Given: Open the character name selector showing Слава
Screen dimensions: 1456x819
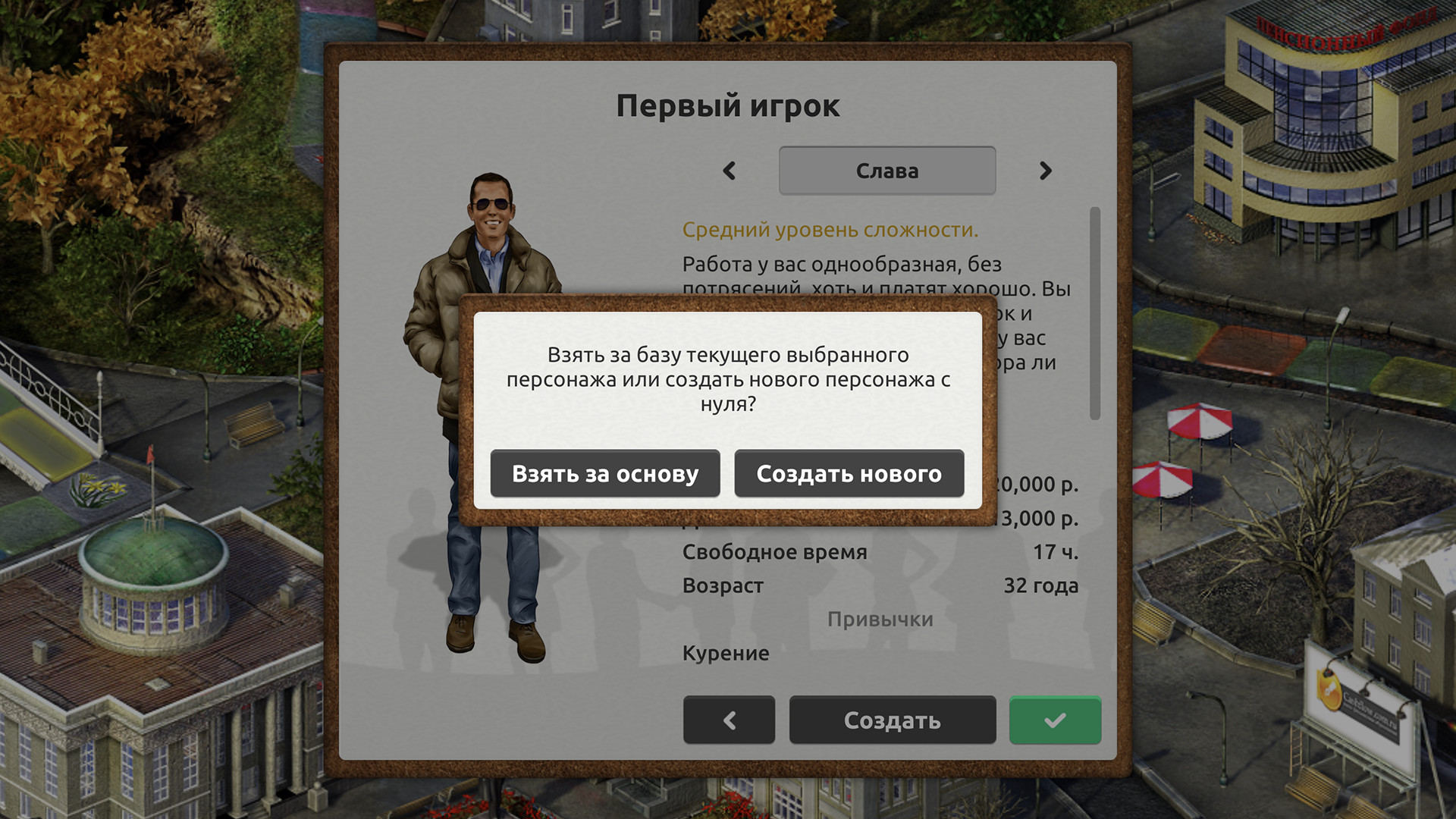Looking at the screenshot, I should 886,171.
